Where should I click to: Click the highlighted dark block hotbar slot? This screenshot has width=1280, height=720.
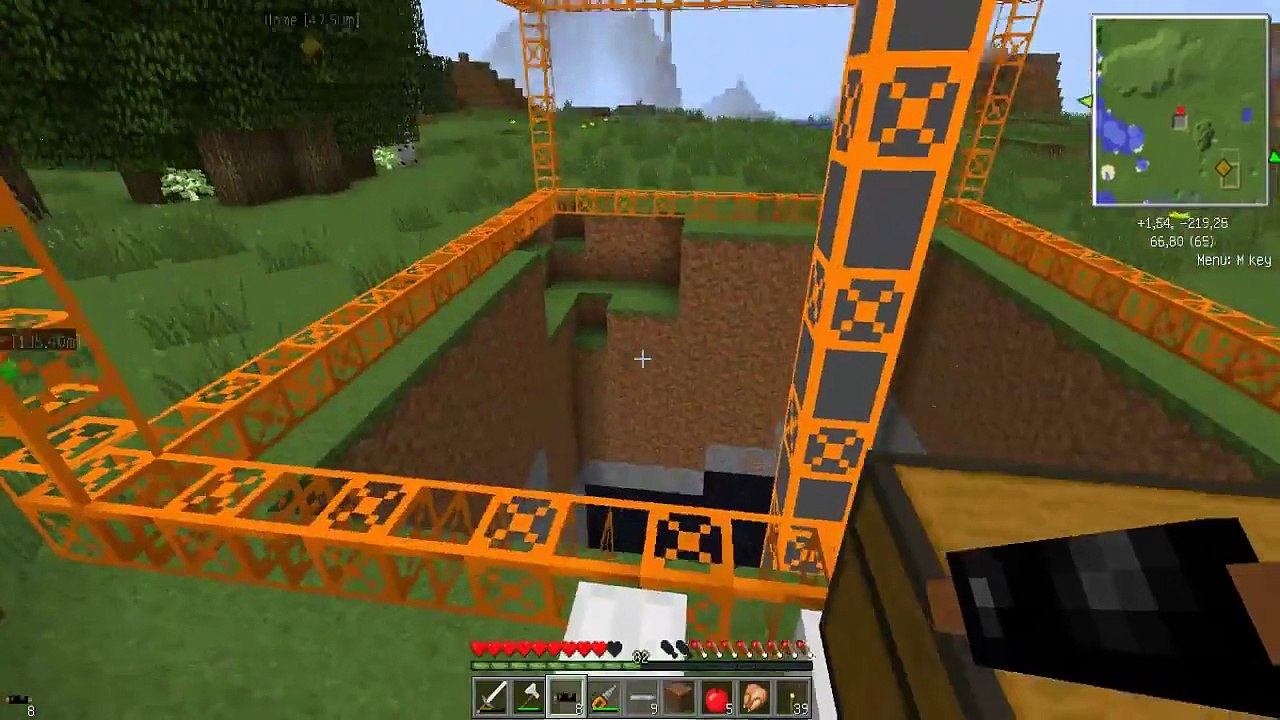coord(567,697)
